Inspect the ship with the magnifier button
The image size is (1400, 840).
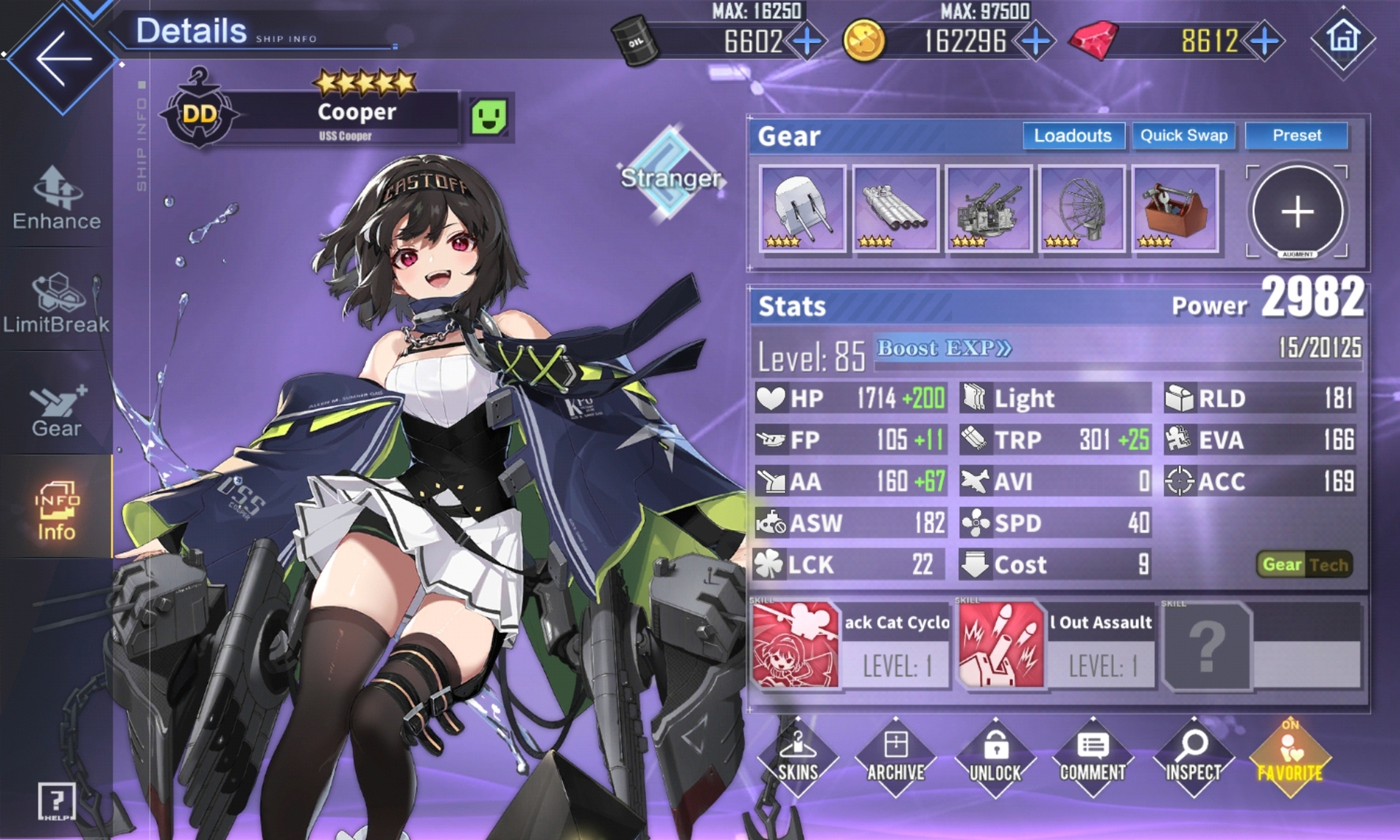coord(1193,758)
